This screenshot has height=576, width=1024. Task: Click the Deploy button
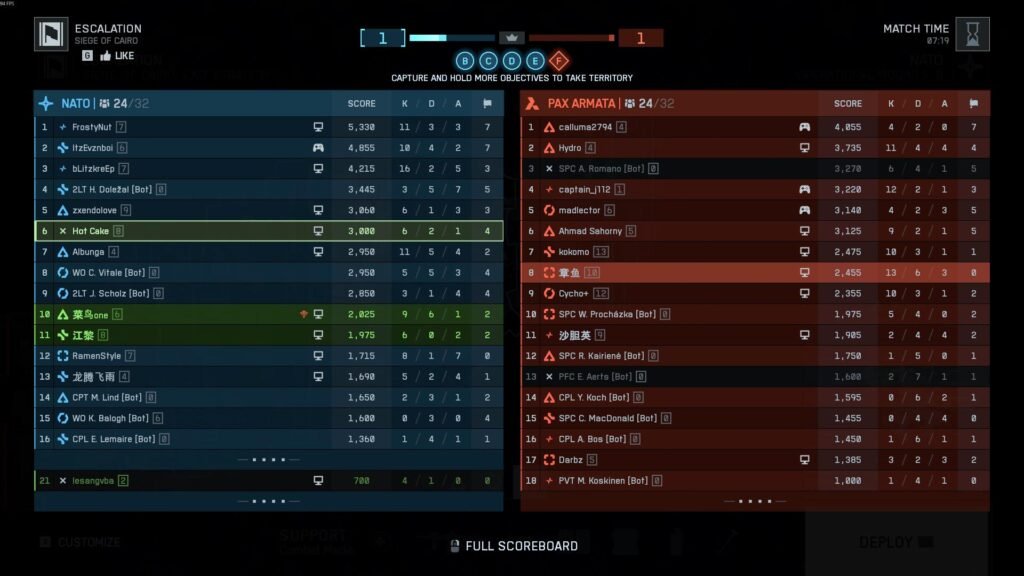point(895,542)
